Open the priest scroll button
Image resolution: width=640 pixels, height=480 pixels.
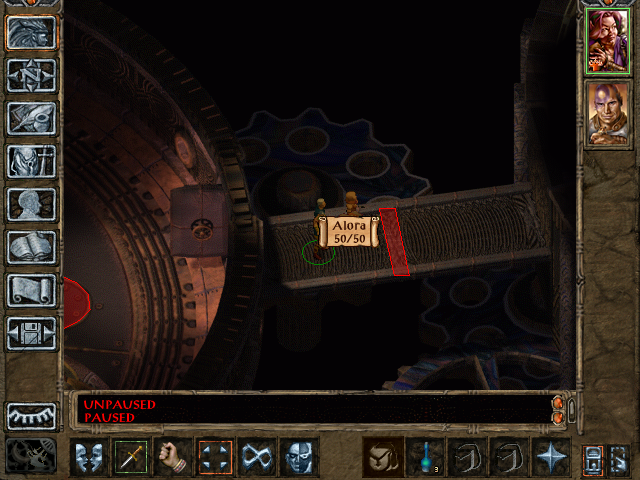click(31, 290)
